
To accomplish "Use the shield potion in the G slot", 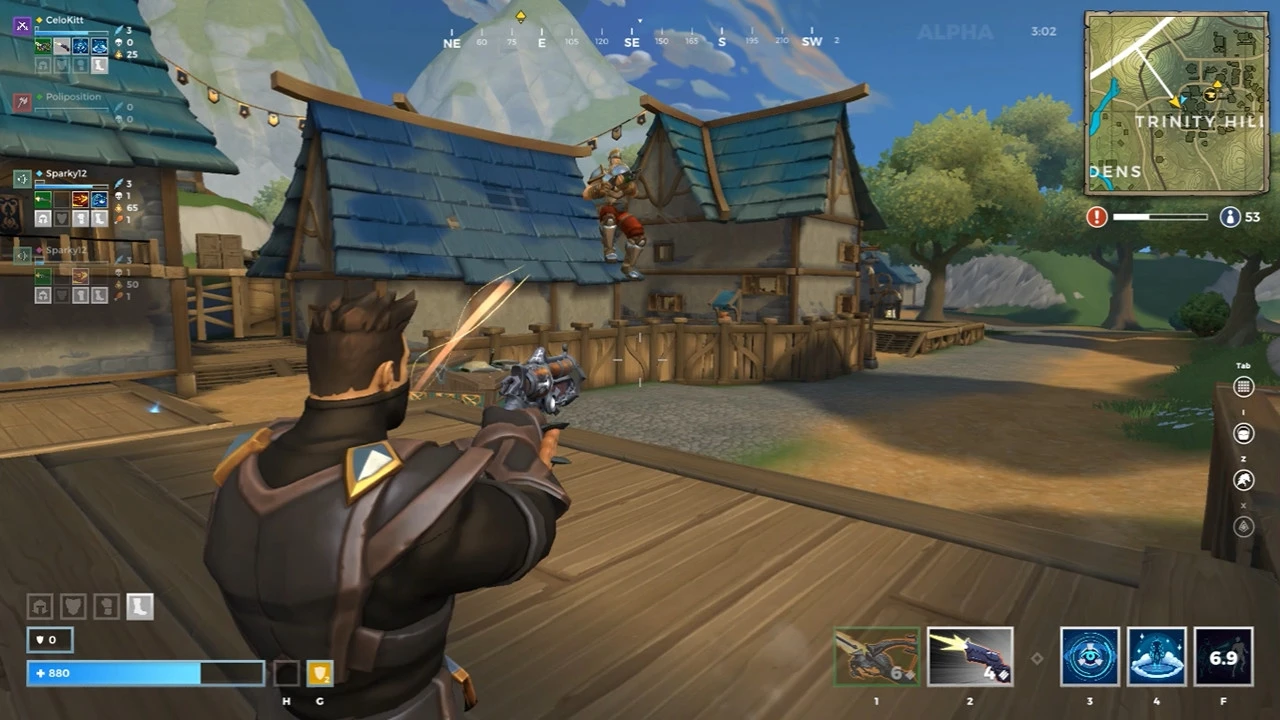I will [319, 672].
